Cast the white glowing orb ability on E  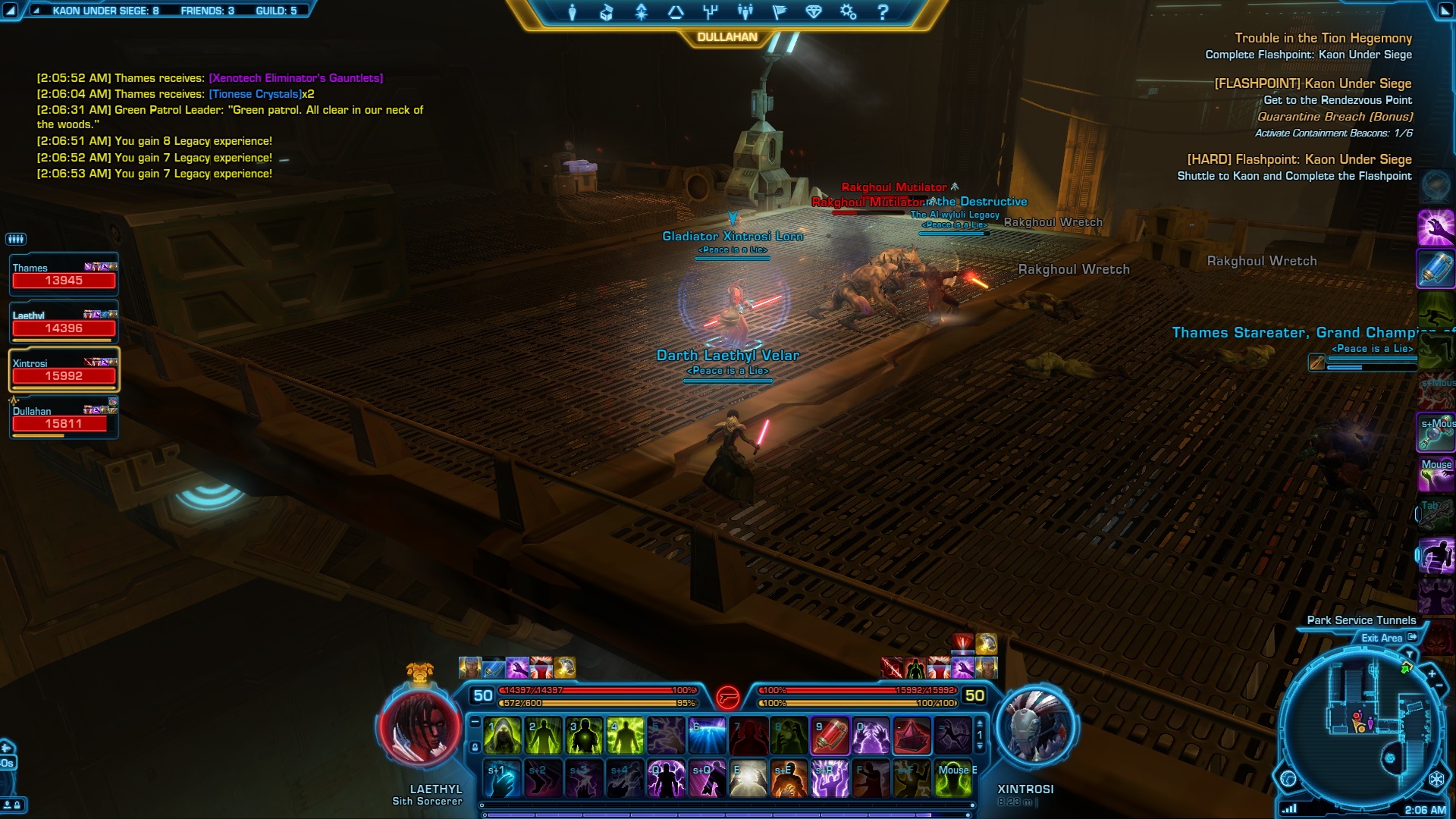pyautogui.click(x=748, y=779)
